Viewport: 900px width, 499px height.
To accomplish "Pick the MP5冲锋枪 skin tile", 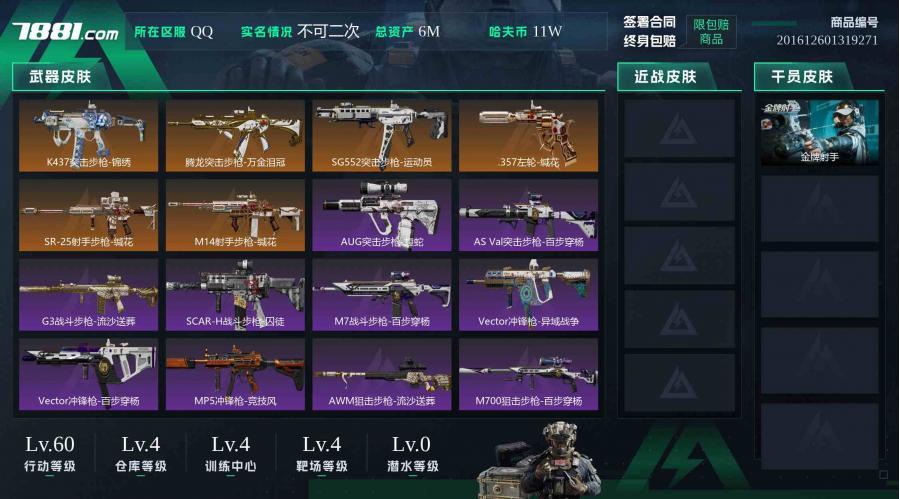I will point(235,374).
